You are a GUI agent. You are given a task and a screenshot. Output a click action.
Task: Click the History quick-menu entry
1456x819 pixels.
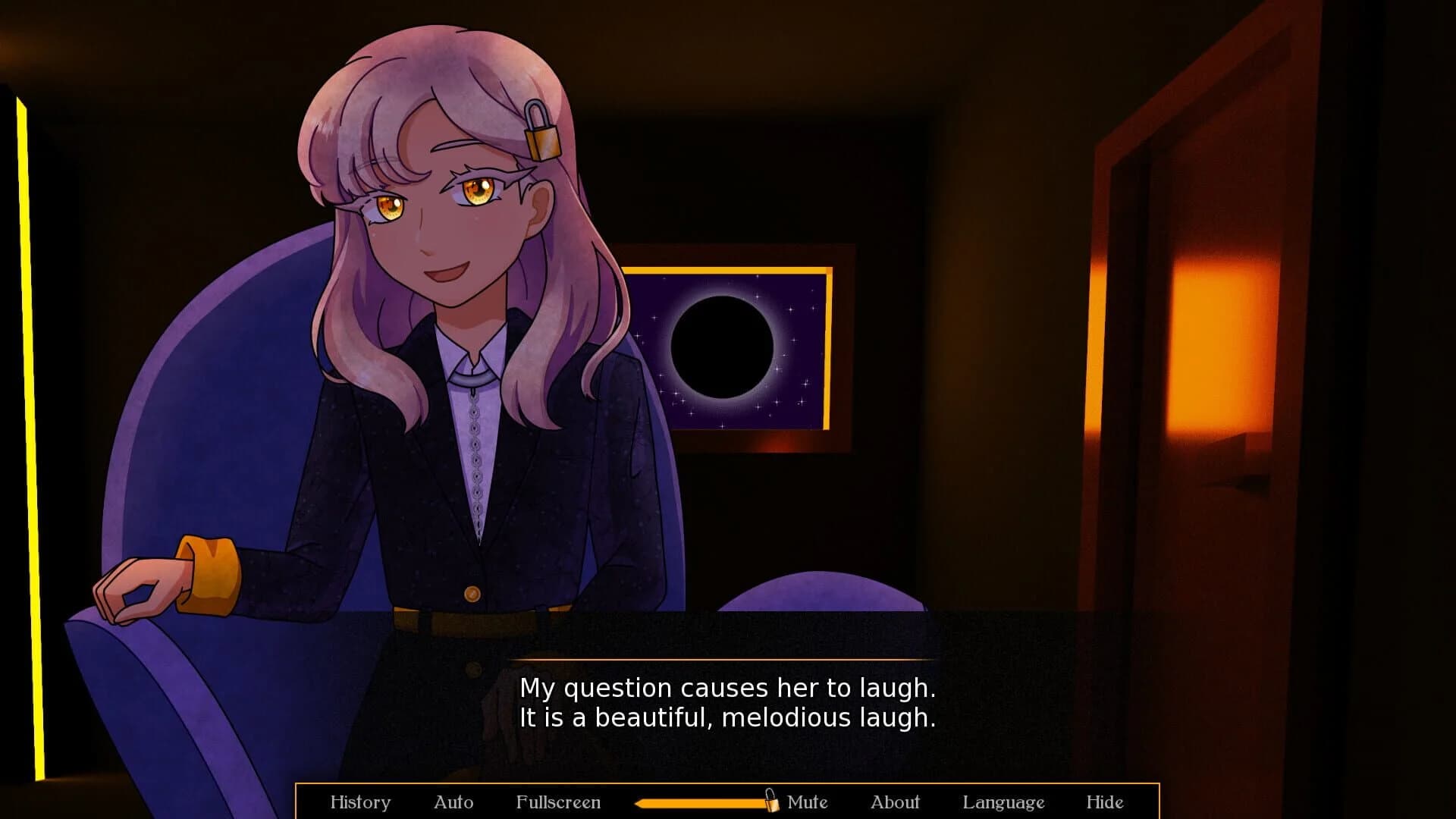(x=361, y=802)
